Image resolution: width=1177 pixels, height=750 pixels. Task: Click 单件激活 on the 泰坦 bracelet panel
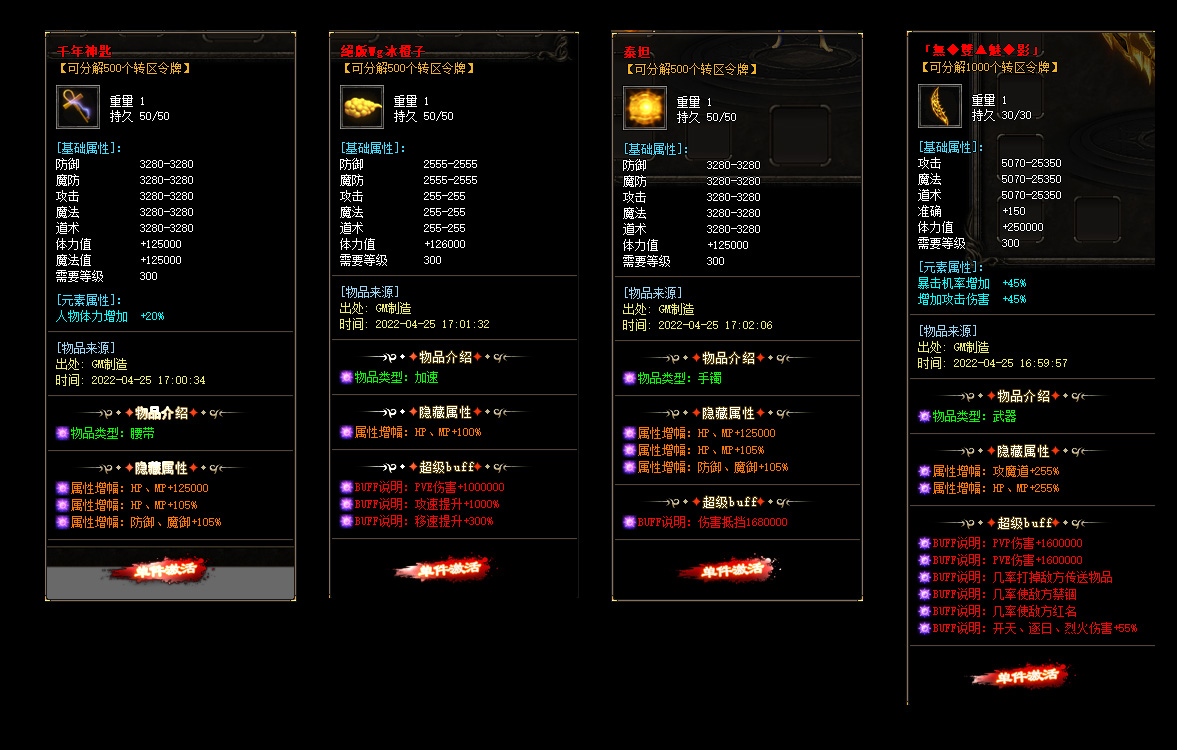pos(725,571)
